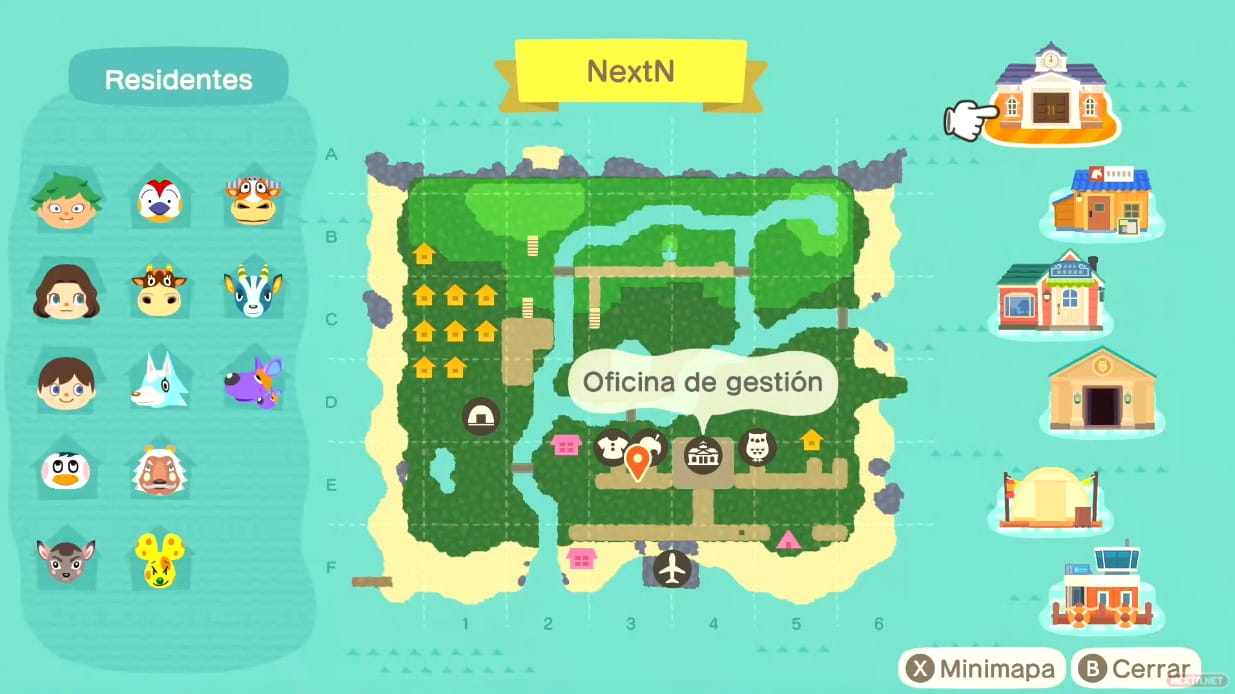The width and height of the screenshot is (1235, 694).
Task: Select the green-roofed Able Sisters shop building
Action: pos(1050,292)
